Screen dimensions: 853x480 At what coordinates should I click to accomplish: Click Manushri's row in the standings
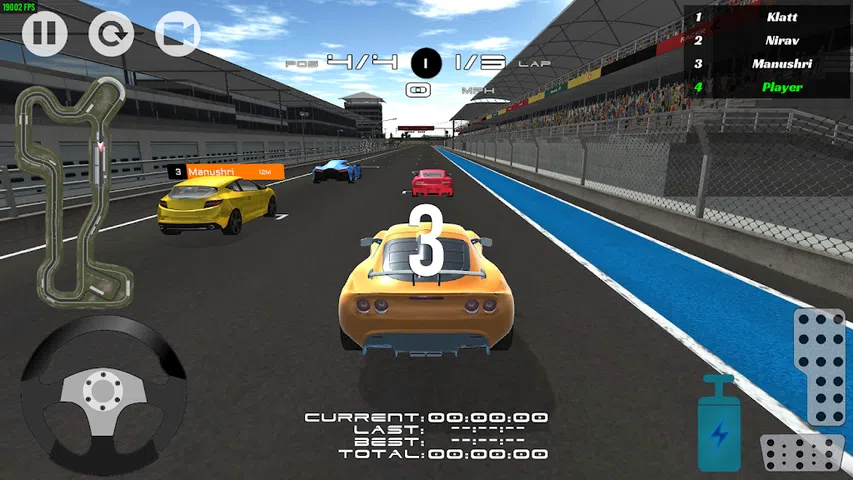[x=767, y=64]
